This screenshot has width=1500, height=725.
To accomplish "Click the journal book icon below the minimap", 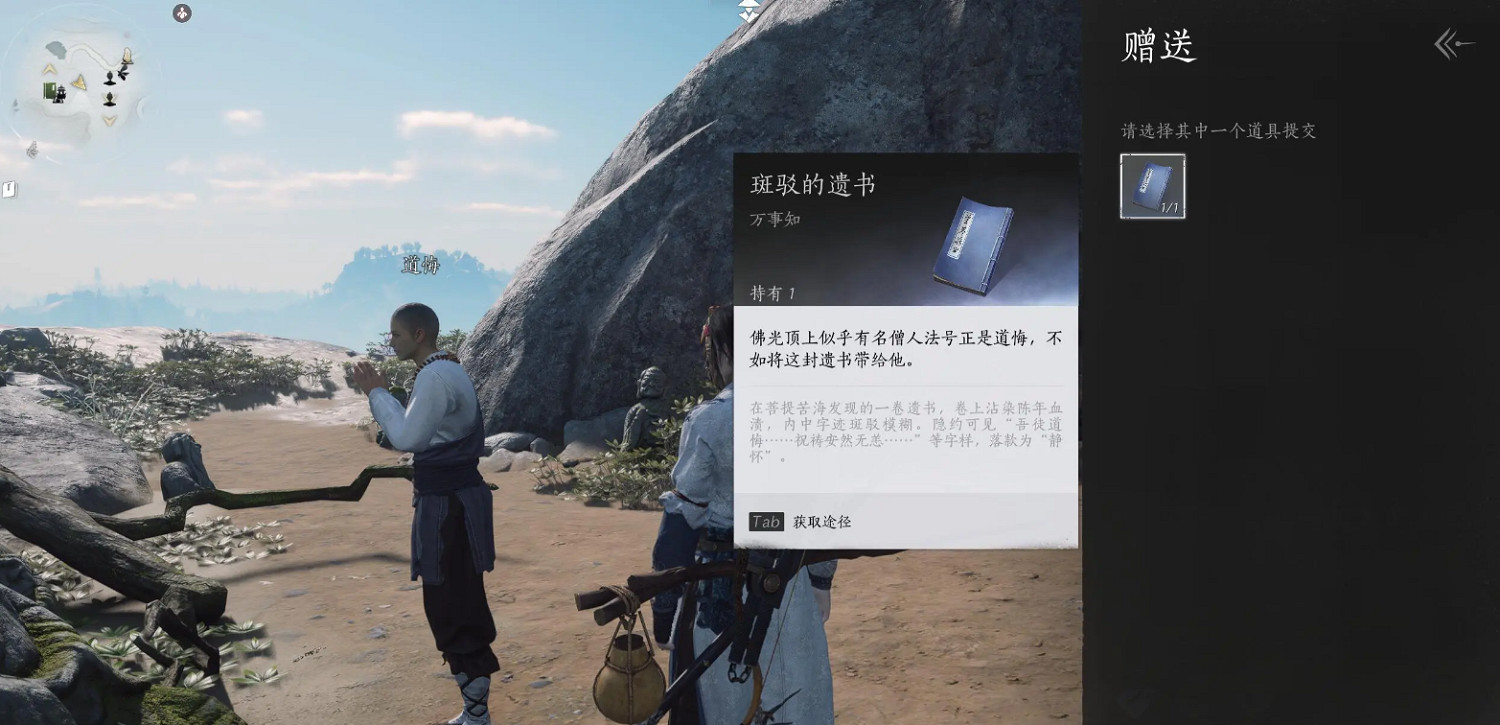I will [10, 188].
